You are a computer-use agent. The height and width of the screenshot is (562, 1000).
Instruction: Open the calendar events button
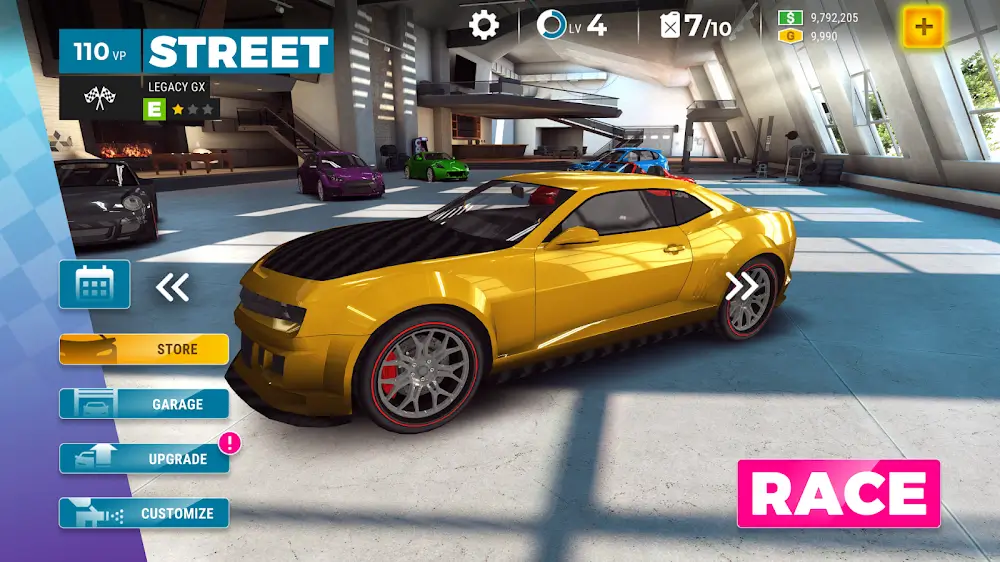point(94,285)
